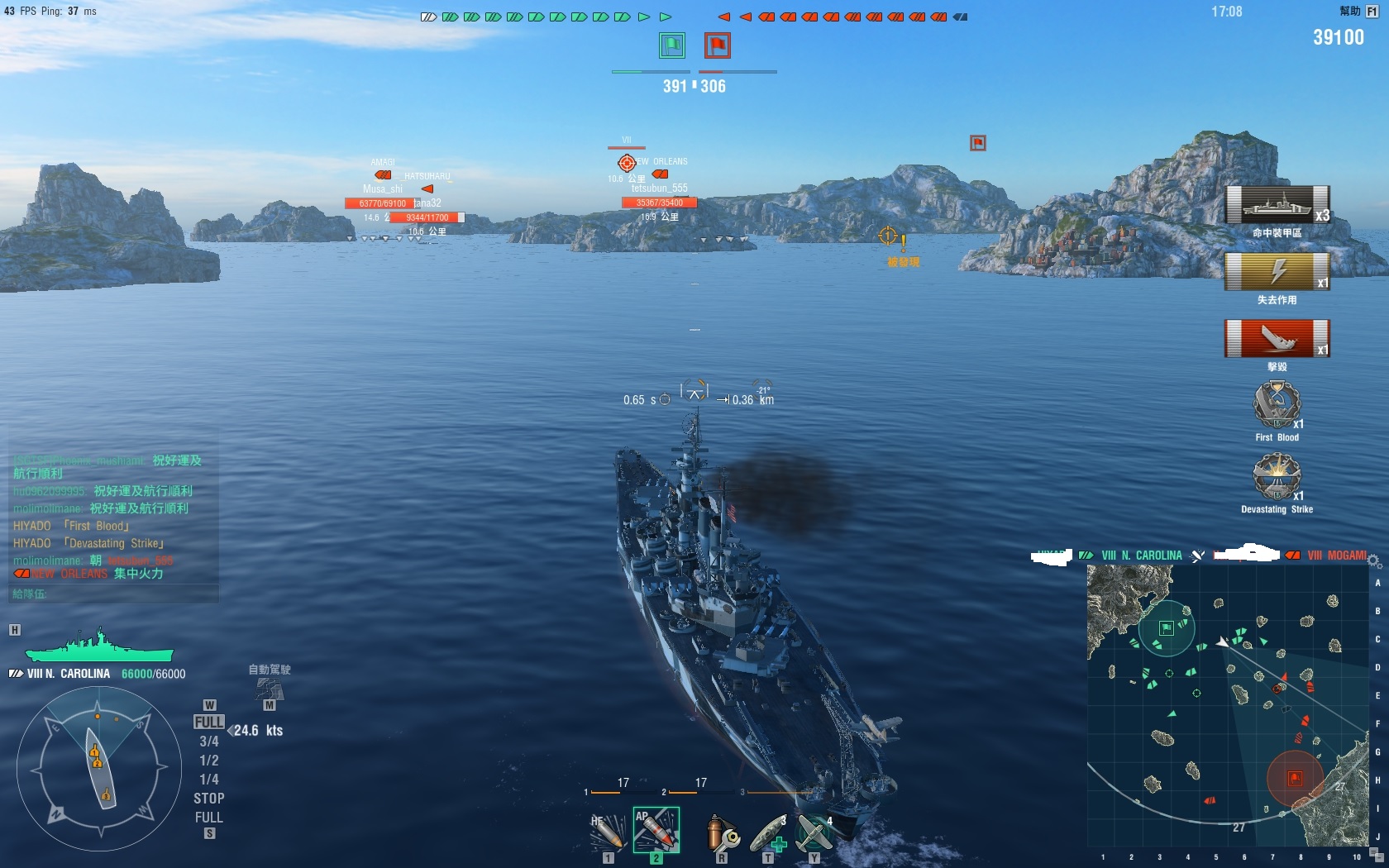This screenshot has height=868, width=1389.
Task: Click the friendly green base on minimap
Action: pyautogui.click(x=1166, y=628)
